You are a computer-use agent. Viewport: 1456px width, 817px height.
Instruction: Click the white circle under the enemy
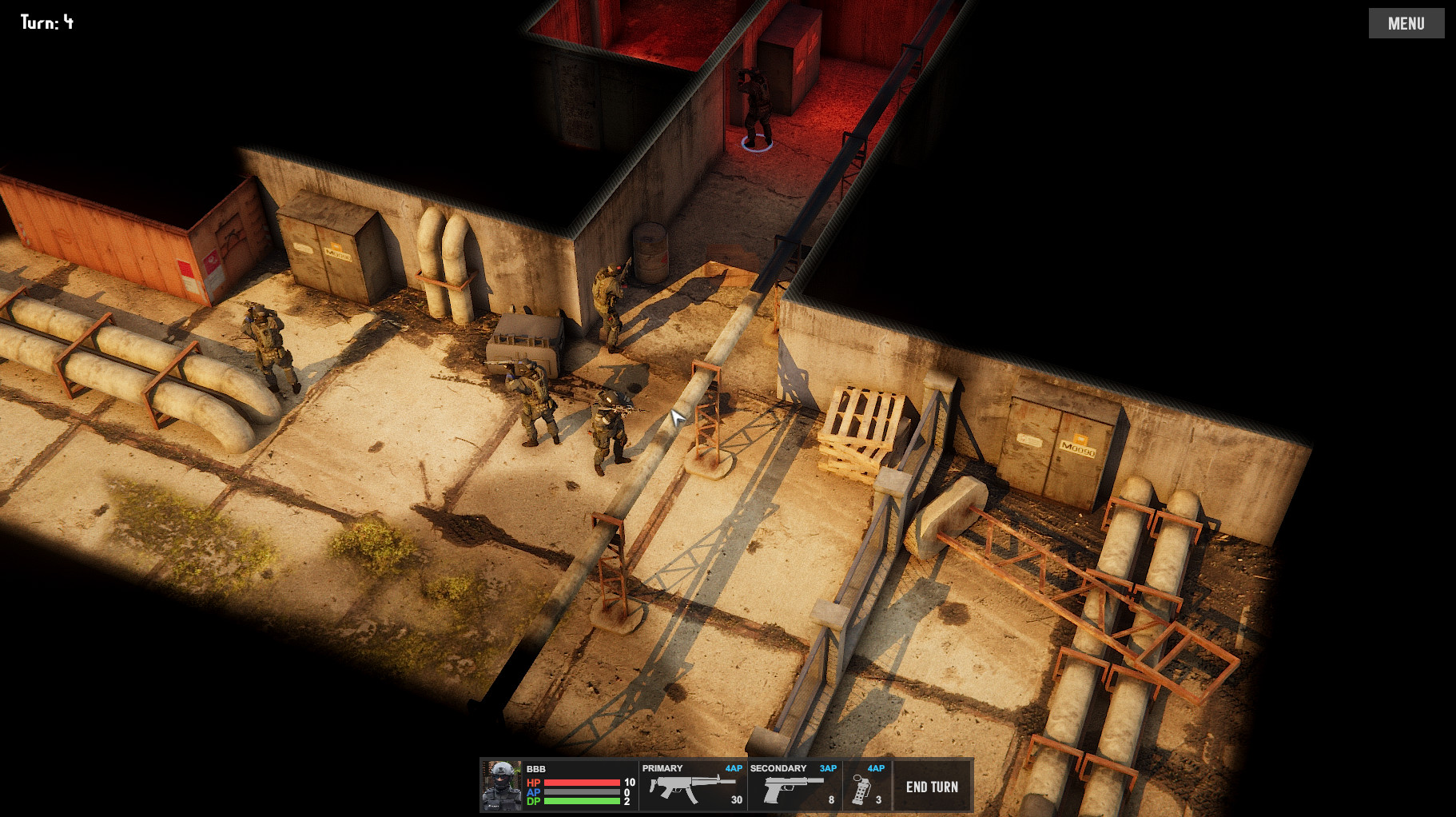pyautogui.click(x=755, y=145)
